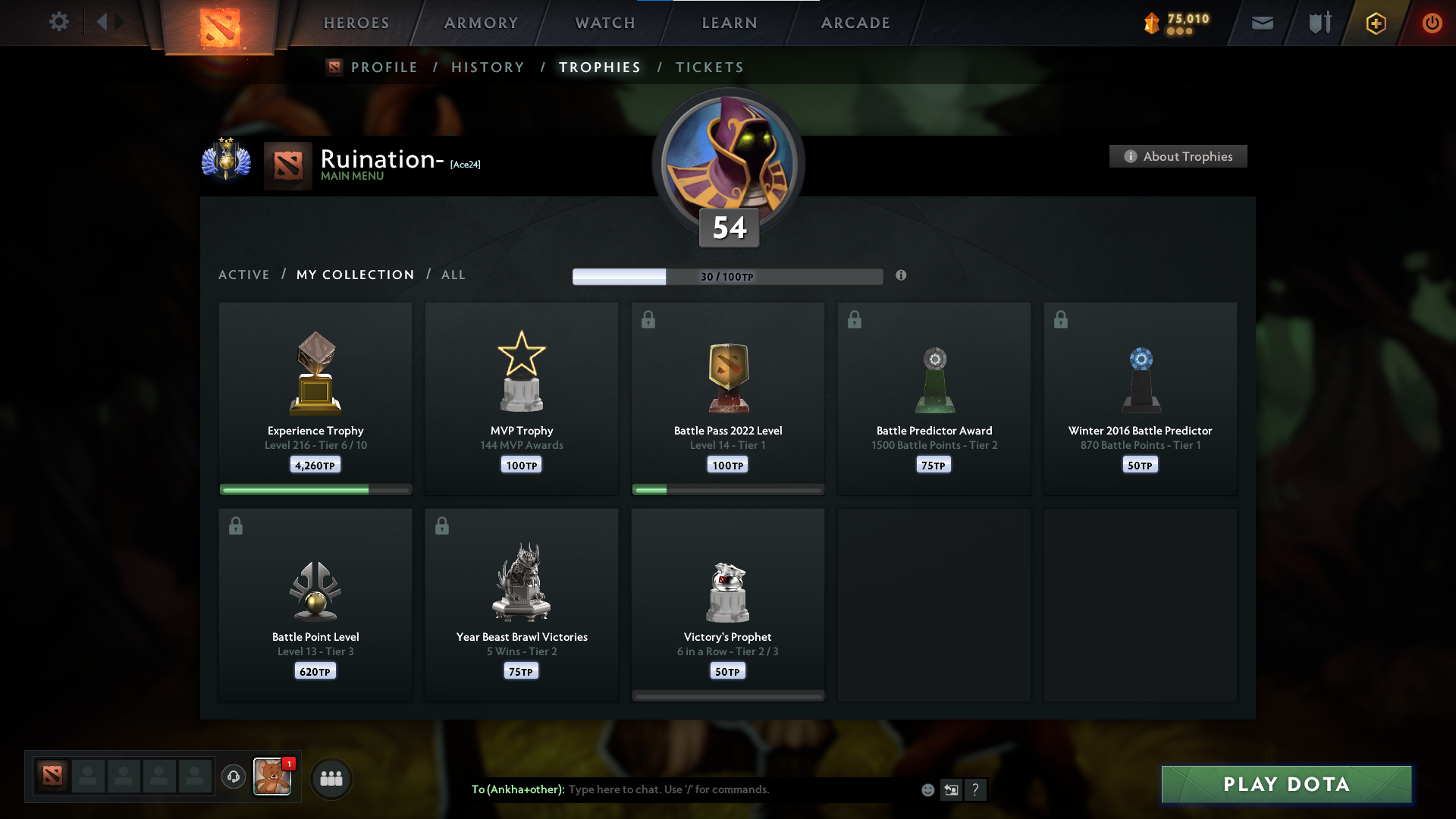1456x819 pixels.
Task: Open the friends list panel
Action: (331, 778)
